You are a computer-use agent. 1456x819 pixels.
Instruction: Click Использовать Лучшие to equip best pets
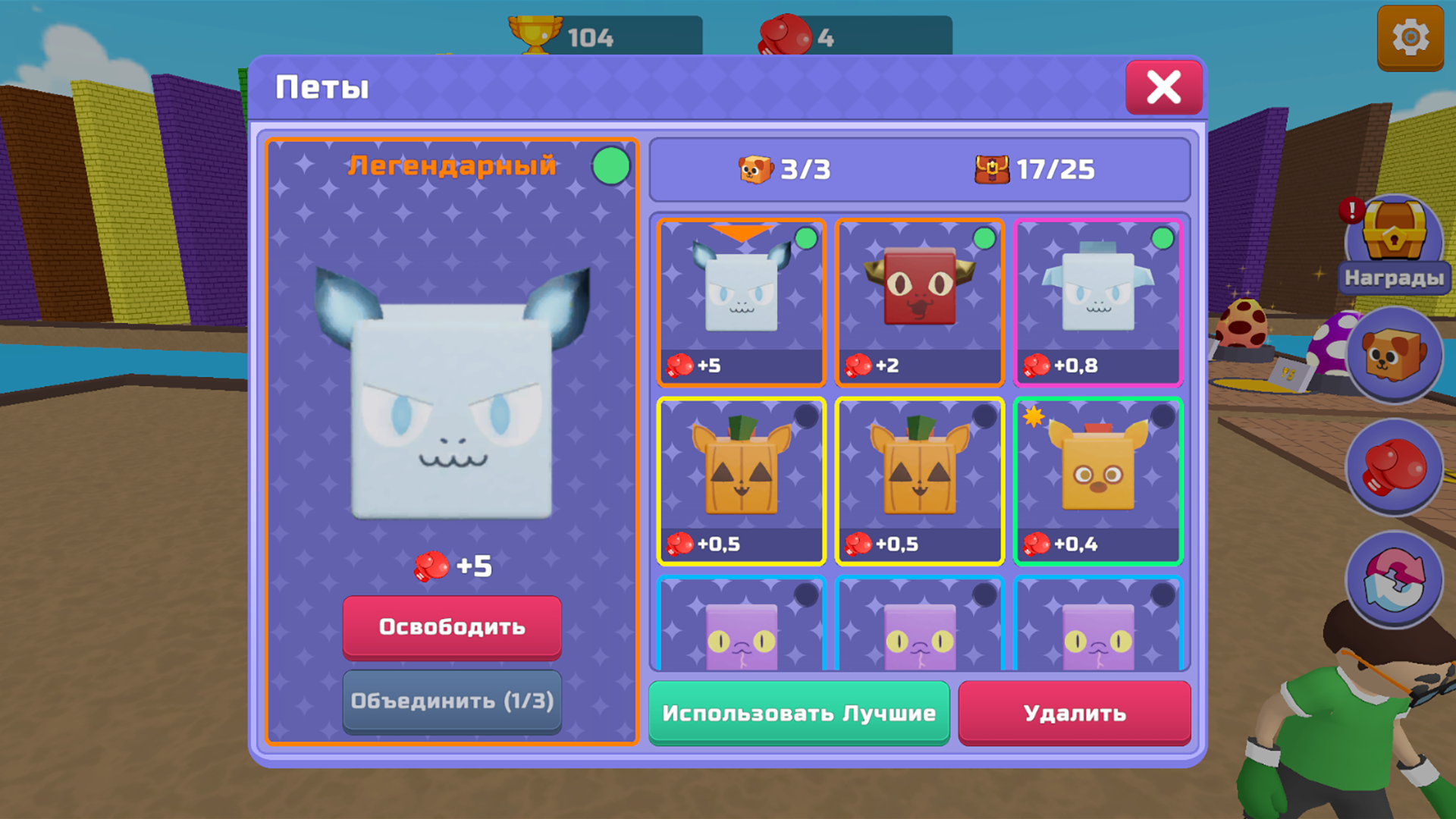tap(799, 713)
